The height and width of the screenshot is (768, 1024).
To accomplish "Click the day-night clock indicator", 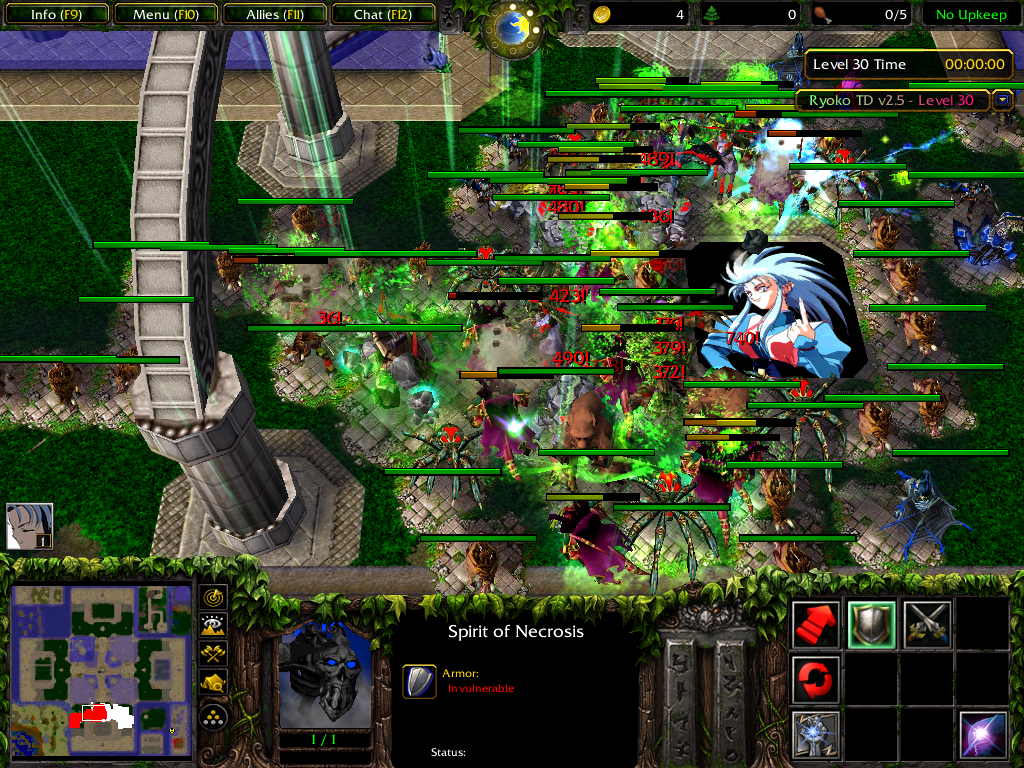I will 514,27.
